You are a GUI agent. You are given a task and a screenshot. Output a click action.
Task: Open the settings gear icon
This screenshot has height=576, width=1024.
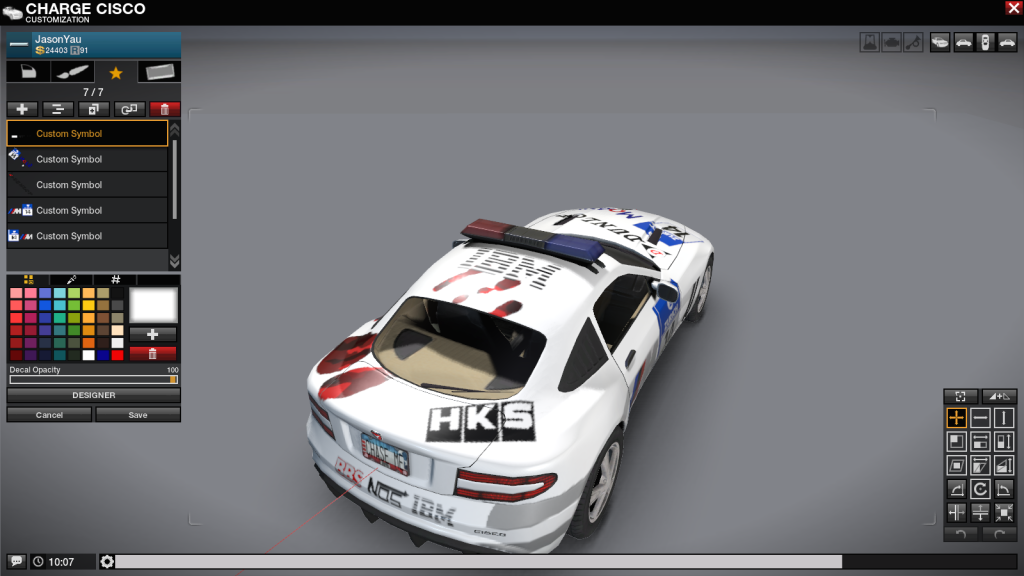tap(107, 562)
